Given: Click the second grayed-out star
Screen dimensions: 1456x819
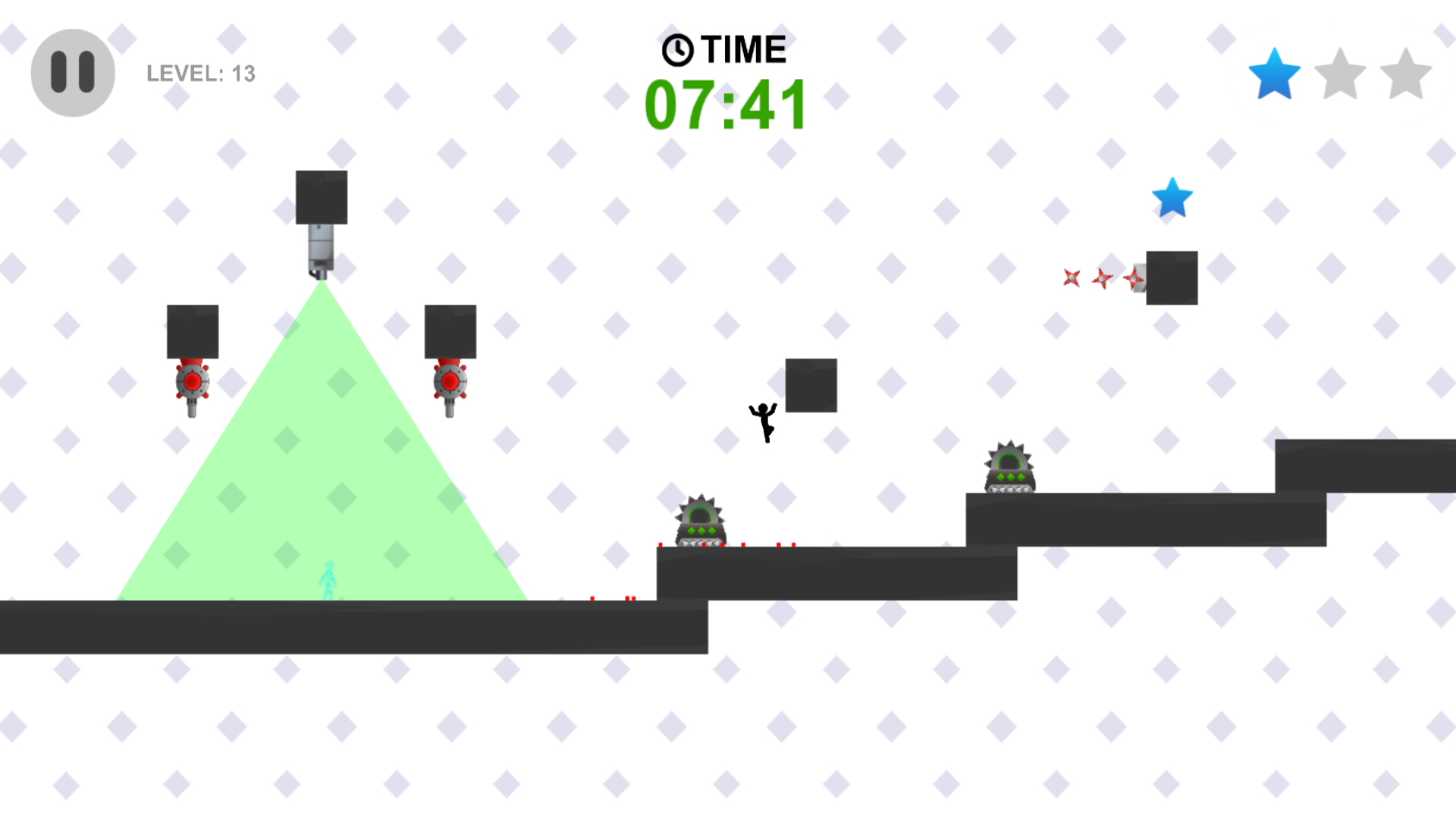Looking at the screenshot, I should pos(1338,72).
